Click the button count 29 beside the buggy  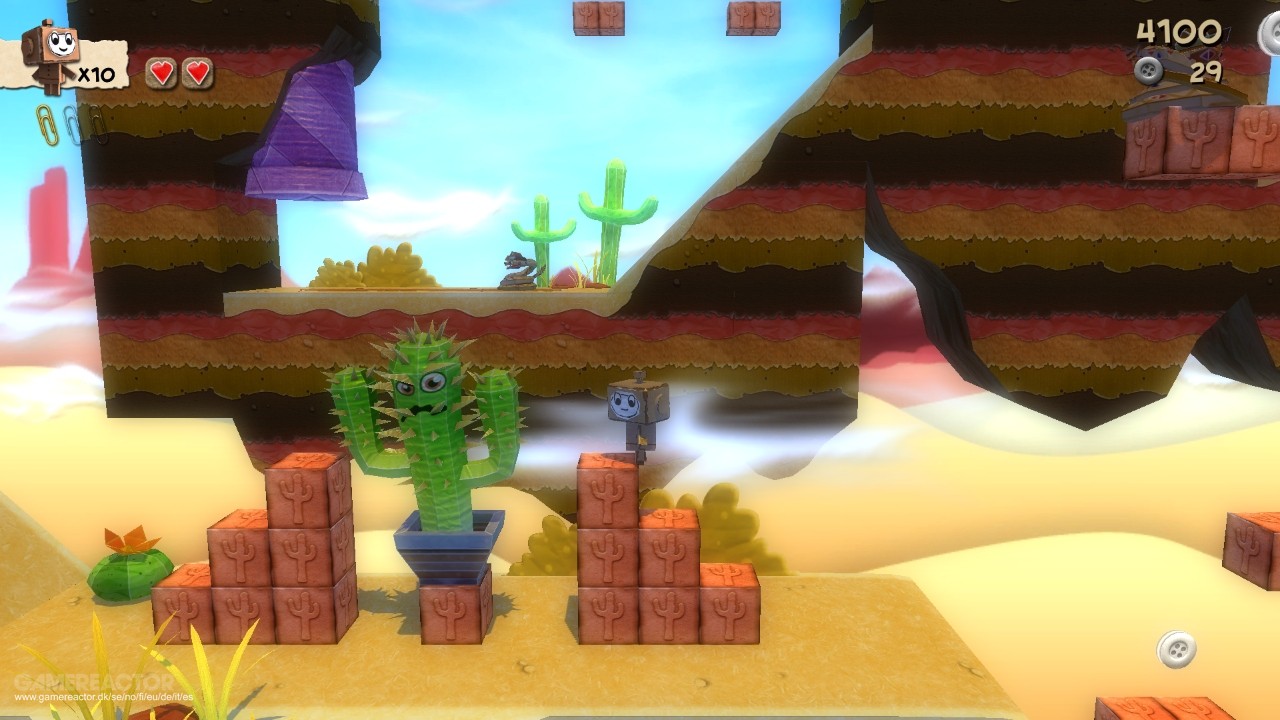tap(1205, 70)
